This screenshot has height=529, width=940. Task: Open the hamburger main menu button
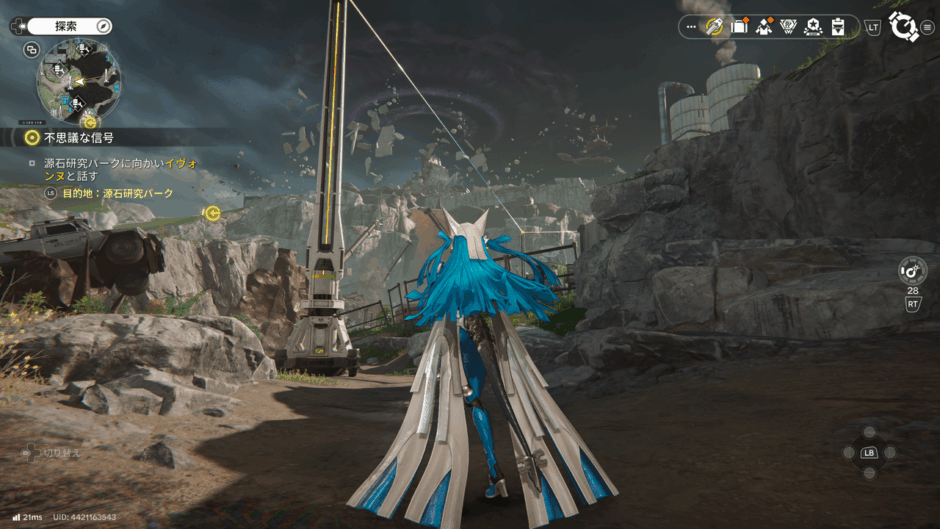[x=928, y=27]
